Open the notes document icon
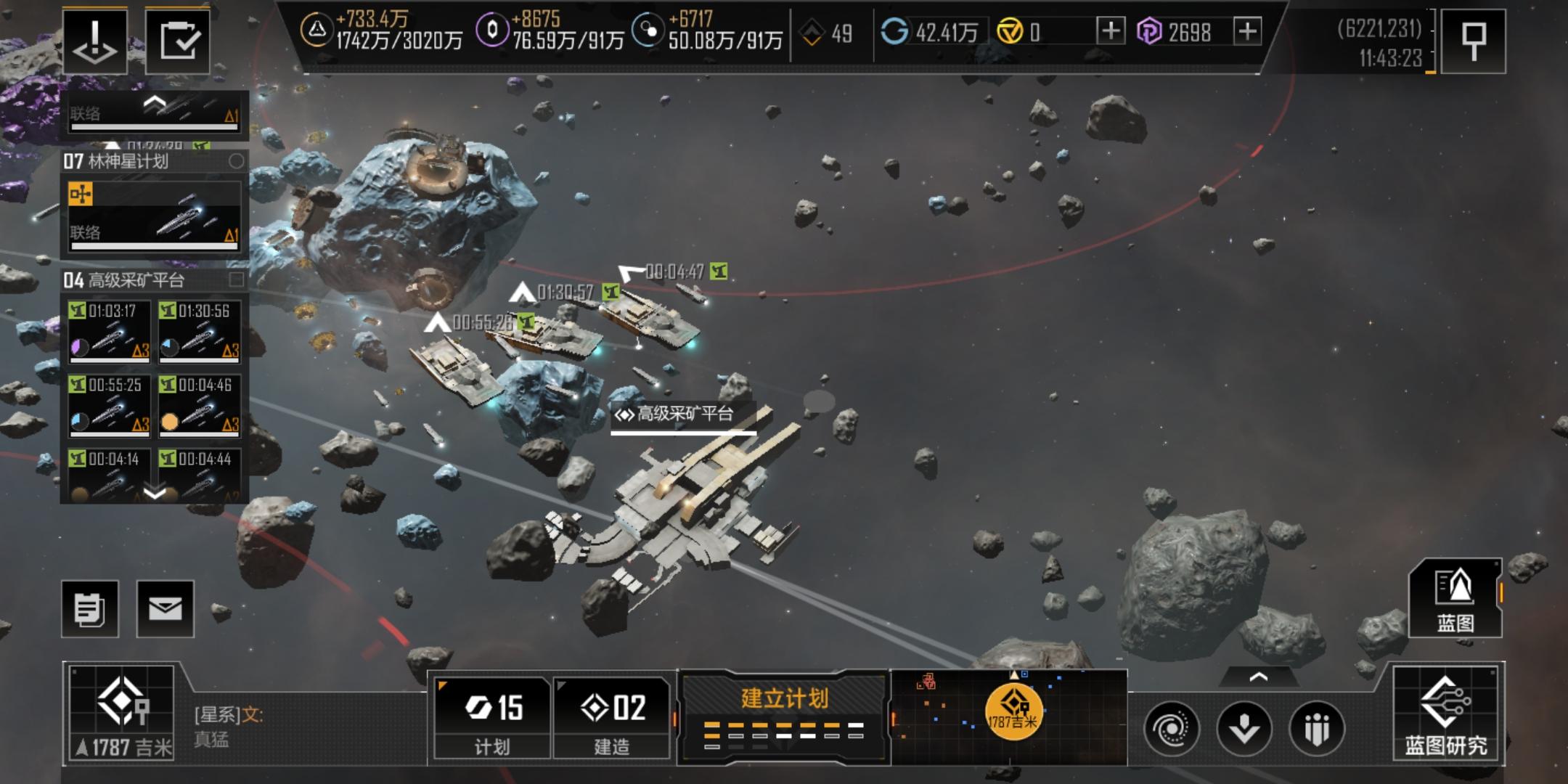The height and width of the screenshot is (784, 1568). pyautogui.click(x=90, y=609)
